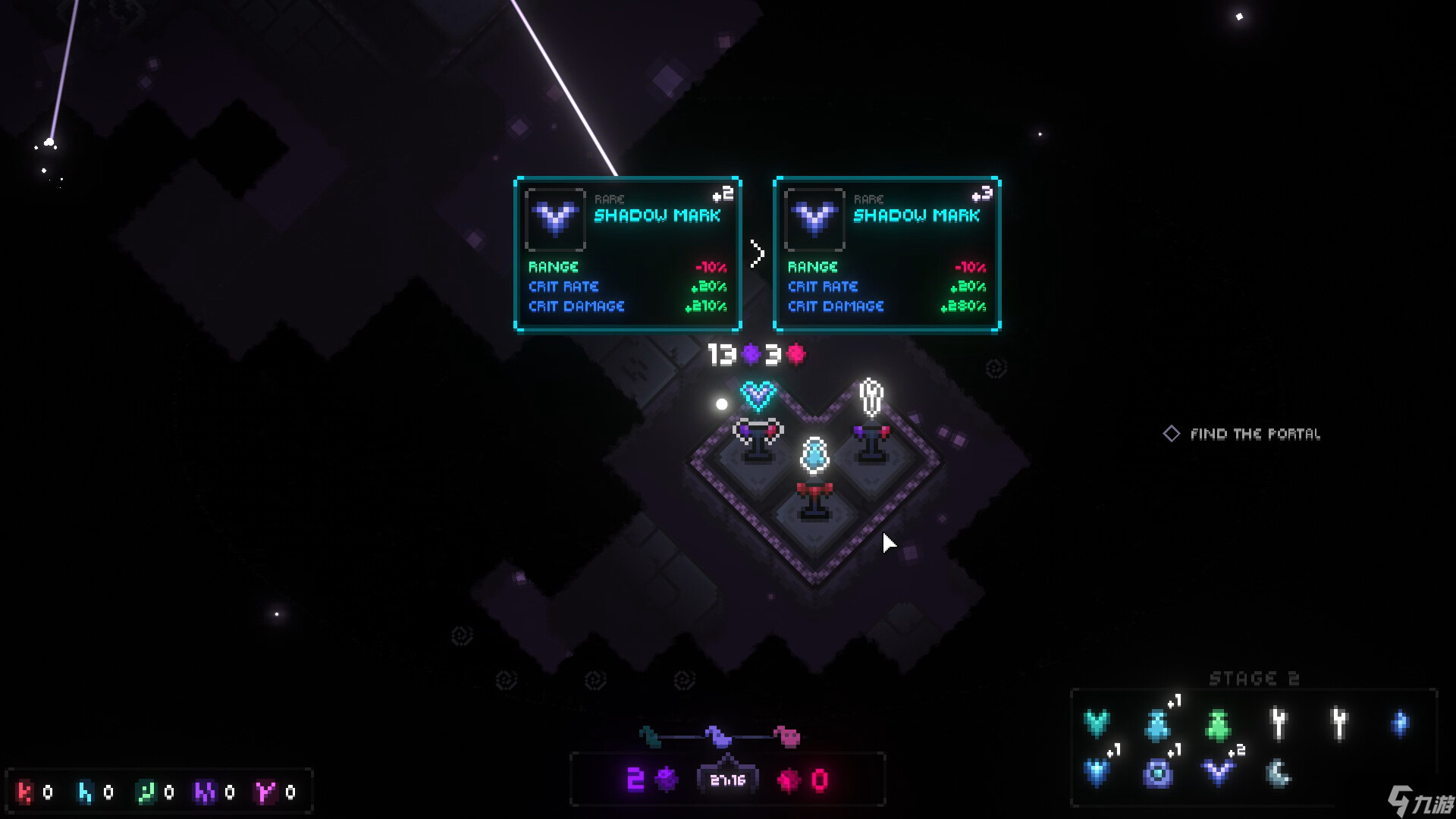Choose the crescent moon inventory item
1456x819 pixels.
1279,773
